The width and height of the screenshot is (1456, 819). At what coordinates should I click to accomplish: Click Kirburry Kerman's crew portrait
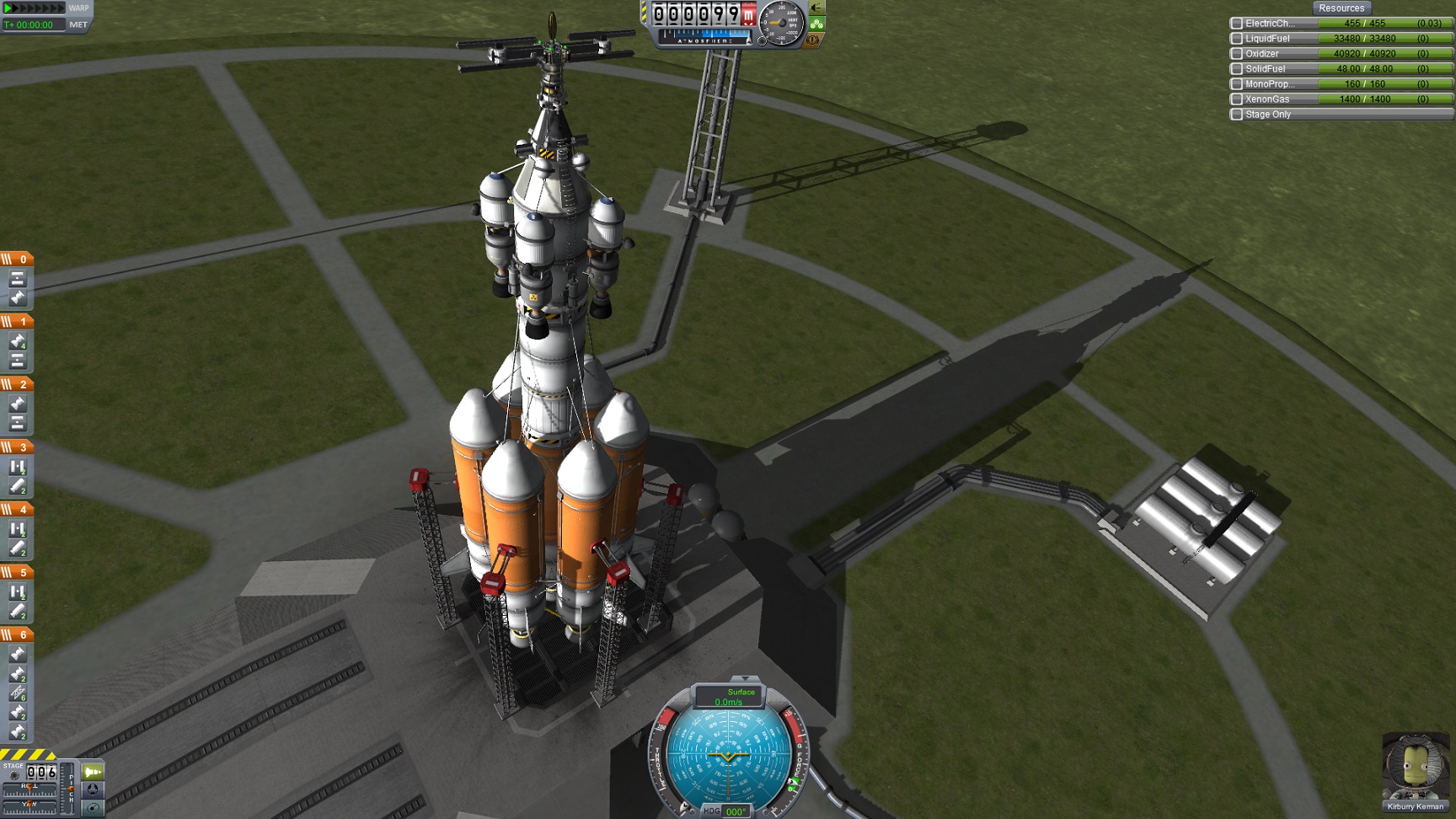click(1415, 767)
